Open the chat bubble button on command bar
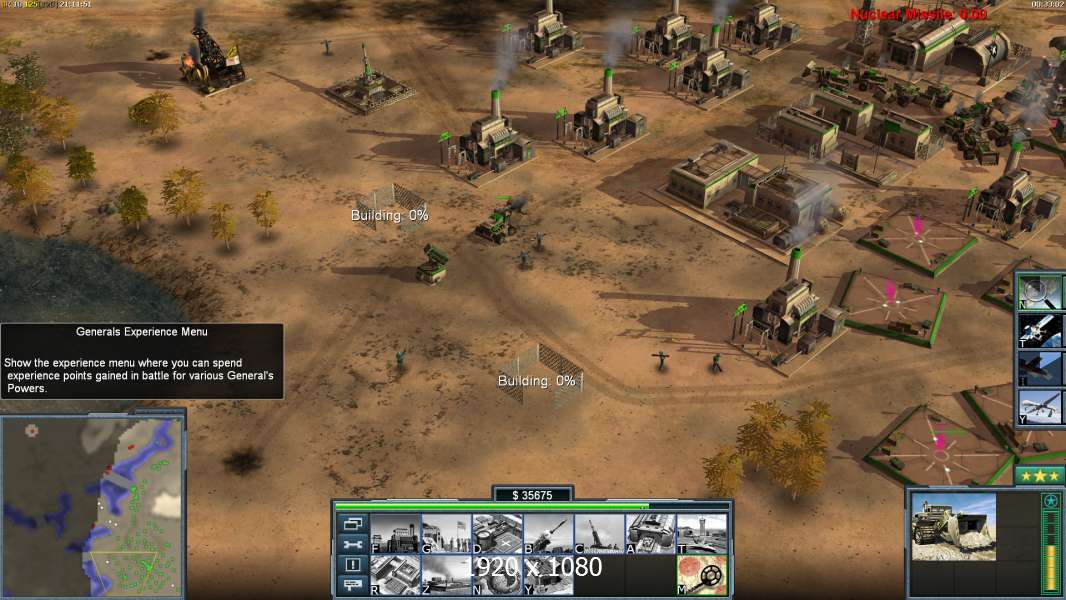 tap(352, 585)
